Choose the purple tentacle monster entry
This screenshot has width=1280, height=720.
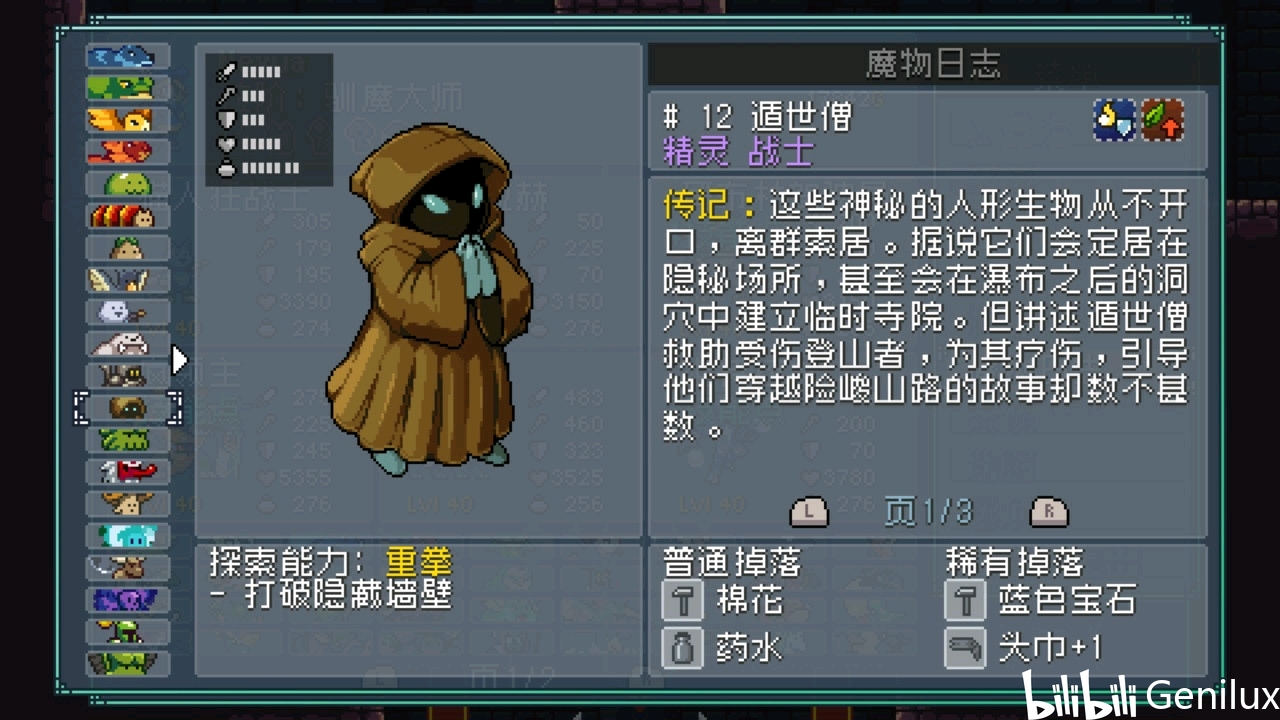[127, 599]
